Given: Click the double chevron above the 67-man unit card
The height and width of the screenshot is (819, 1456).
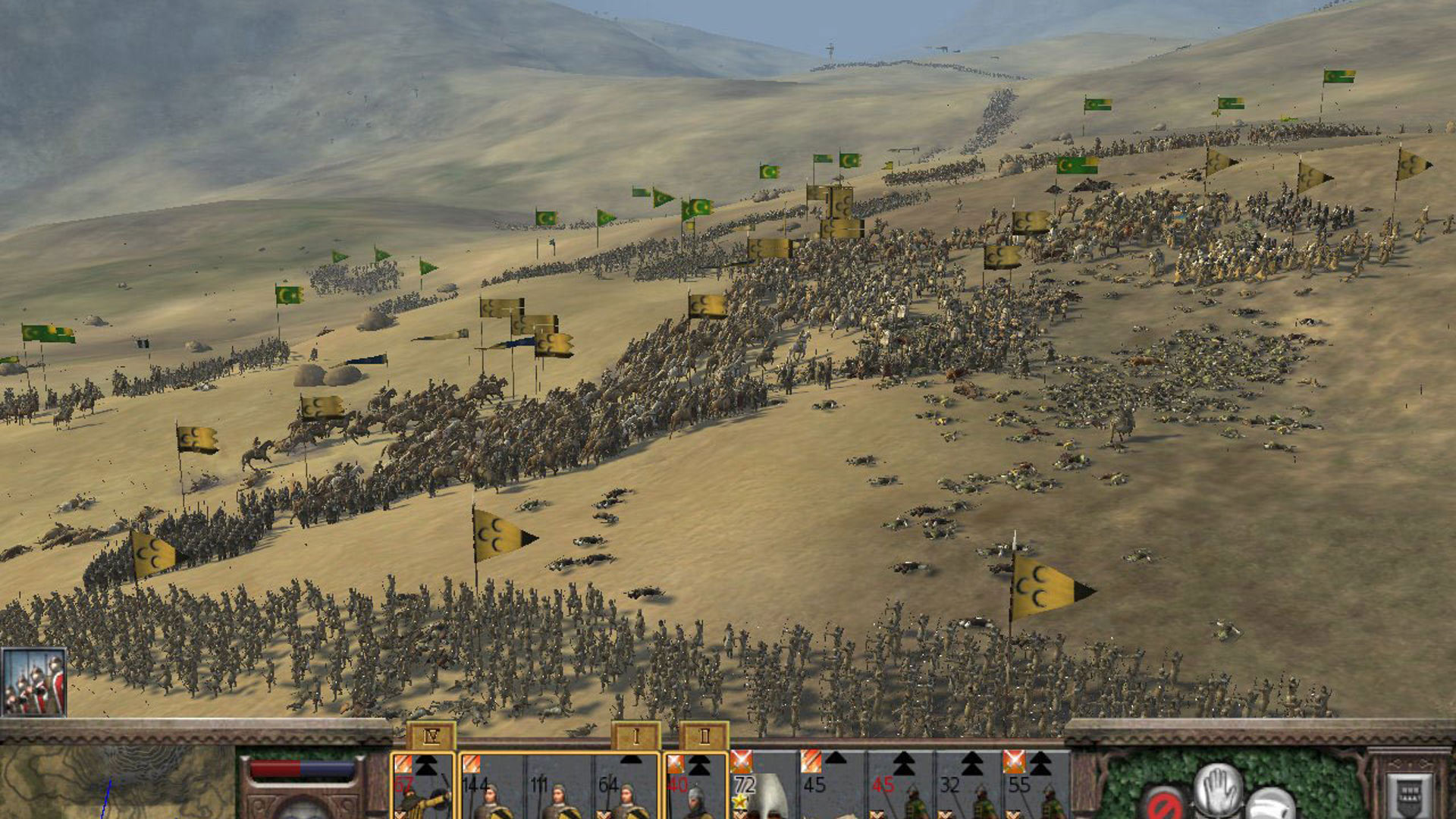Looking at the screenshot, I should pos(425,765).
